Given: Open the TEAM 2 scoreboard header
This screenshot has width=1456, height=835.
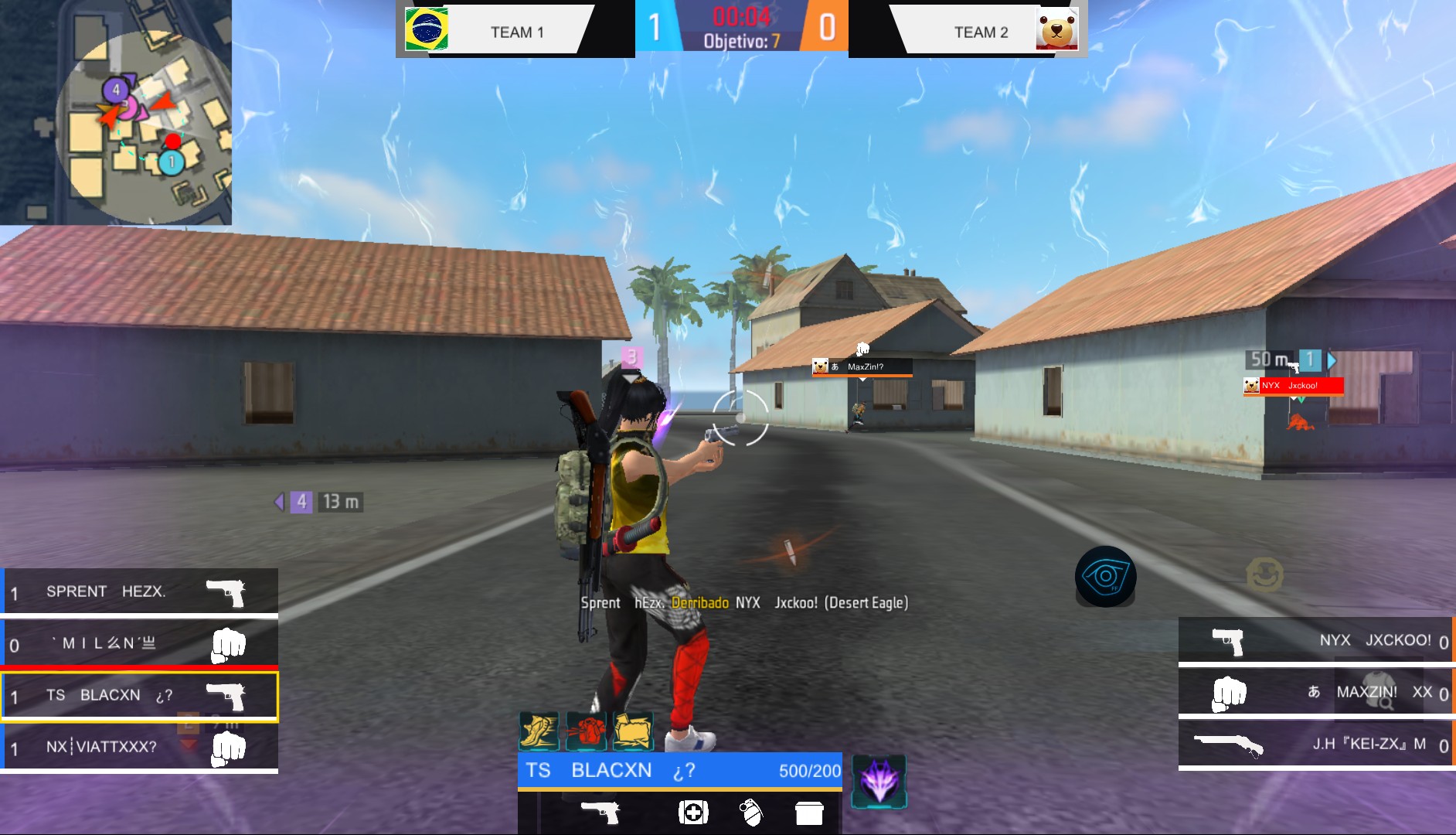Looking at the screenshot, I should coord(980,32).
